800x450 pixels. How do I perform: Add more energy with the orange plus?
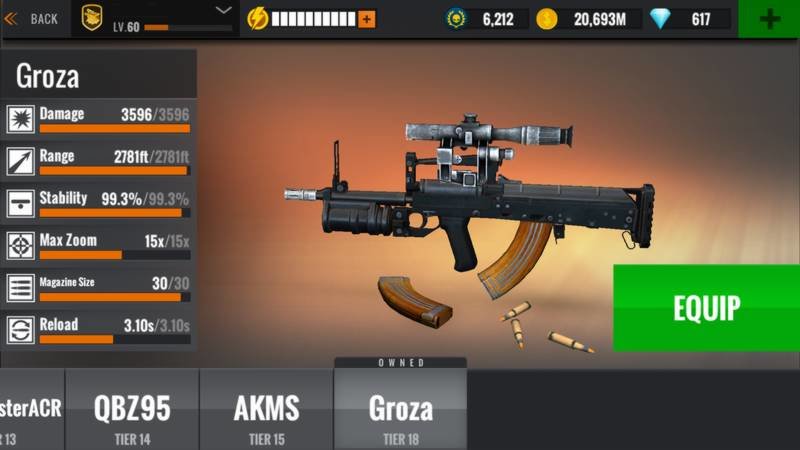[366, 19]
